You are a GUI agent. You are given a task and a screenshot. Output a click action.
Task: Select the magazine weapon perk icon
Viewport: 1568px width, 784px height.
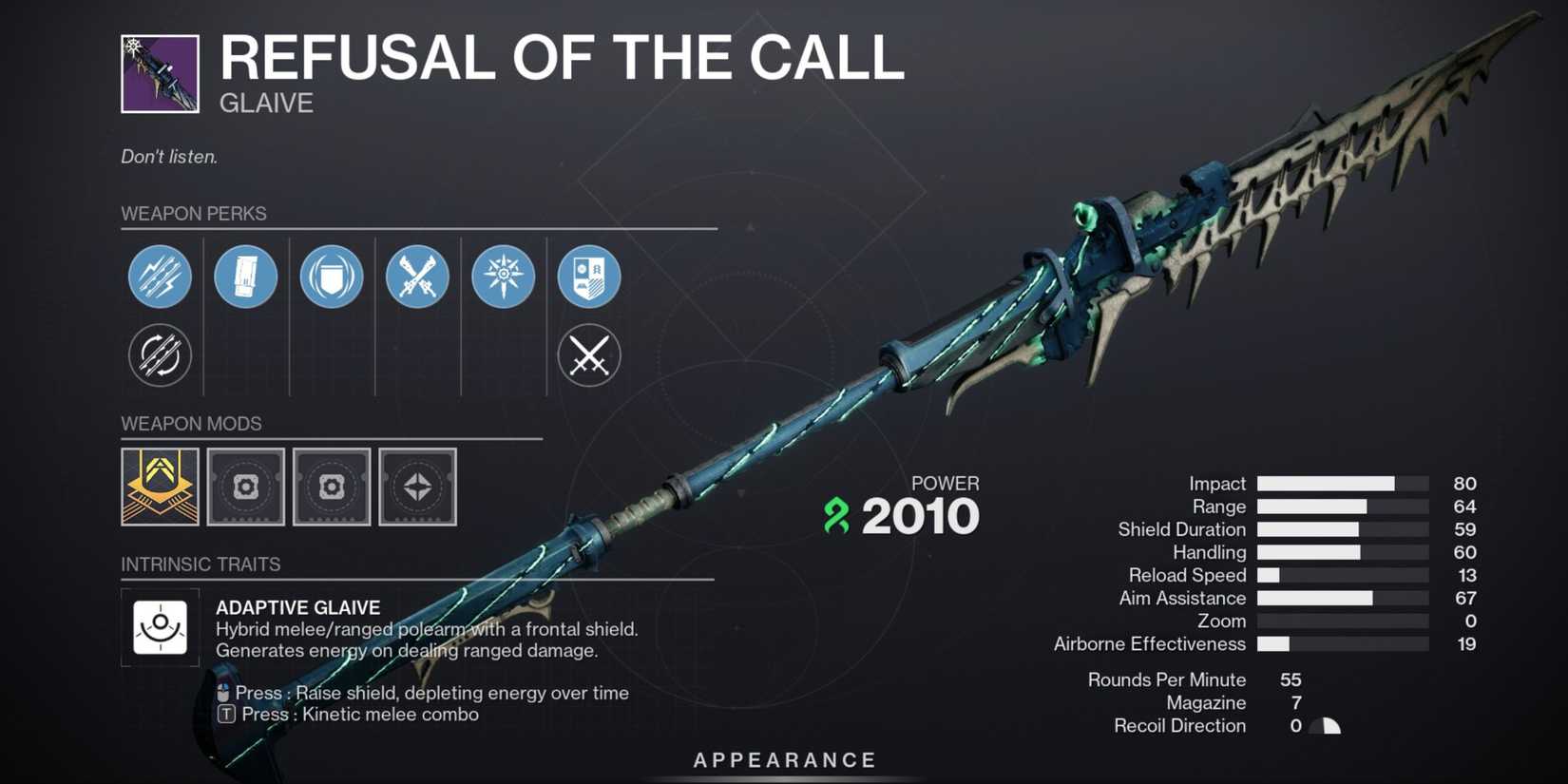click(x=245, y=277)
